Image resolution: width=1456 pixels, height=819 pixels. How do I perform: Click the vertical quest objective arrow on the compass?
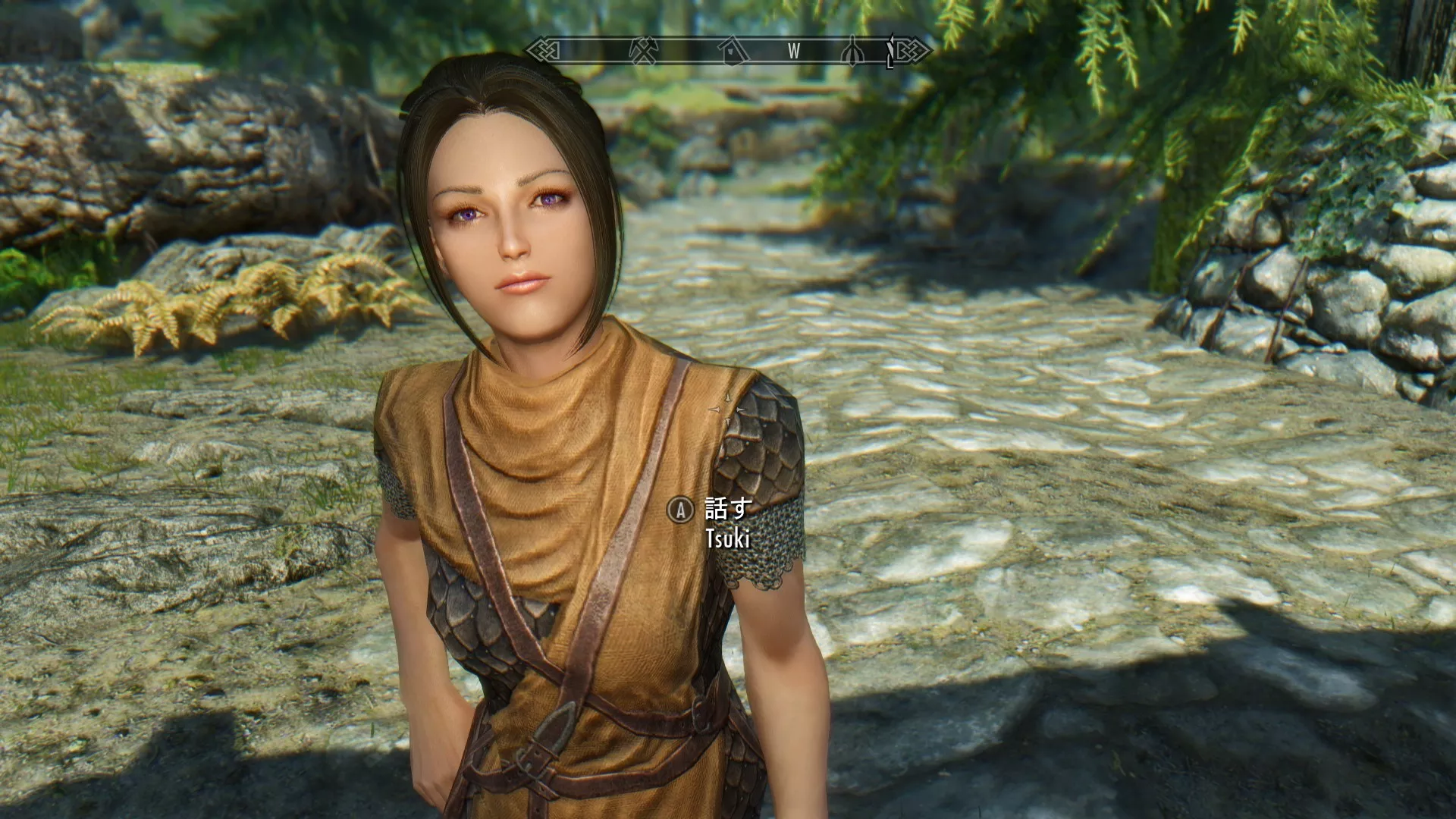[892, 49]
